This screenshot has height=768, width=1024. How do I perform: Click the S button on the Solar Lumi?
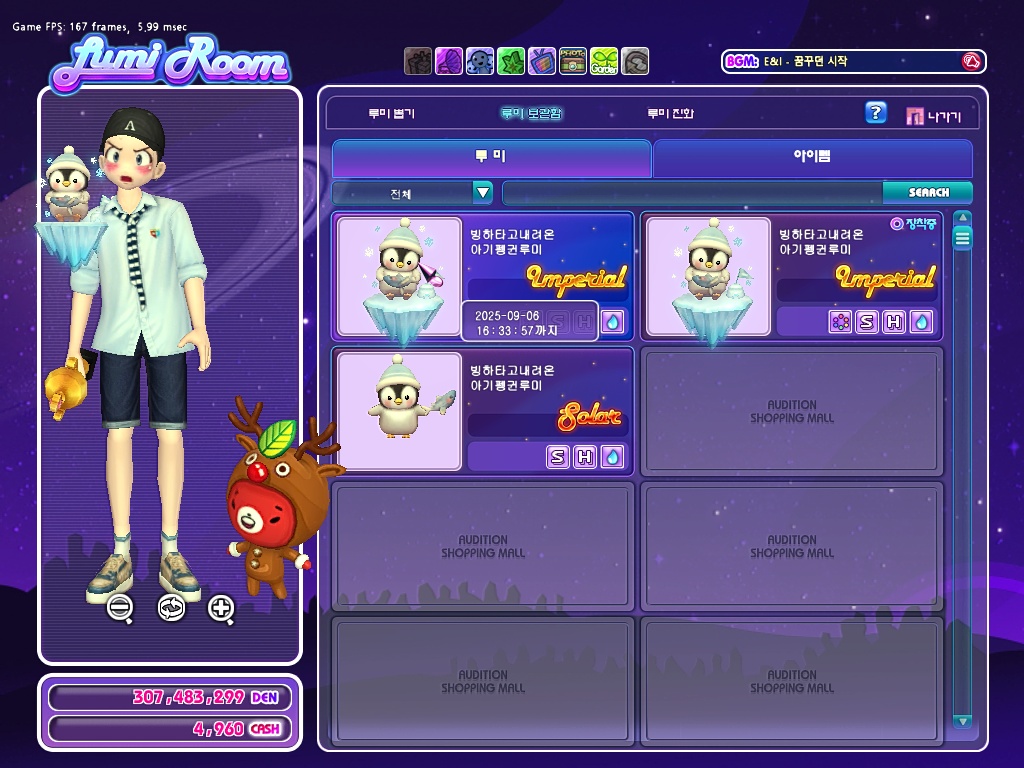pyautogui.click(x=558, y=457)
